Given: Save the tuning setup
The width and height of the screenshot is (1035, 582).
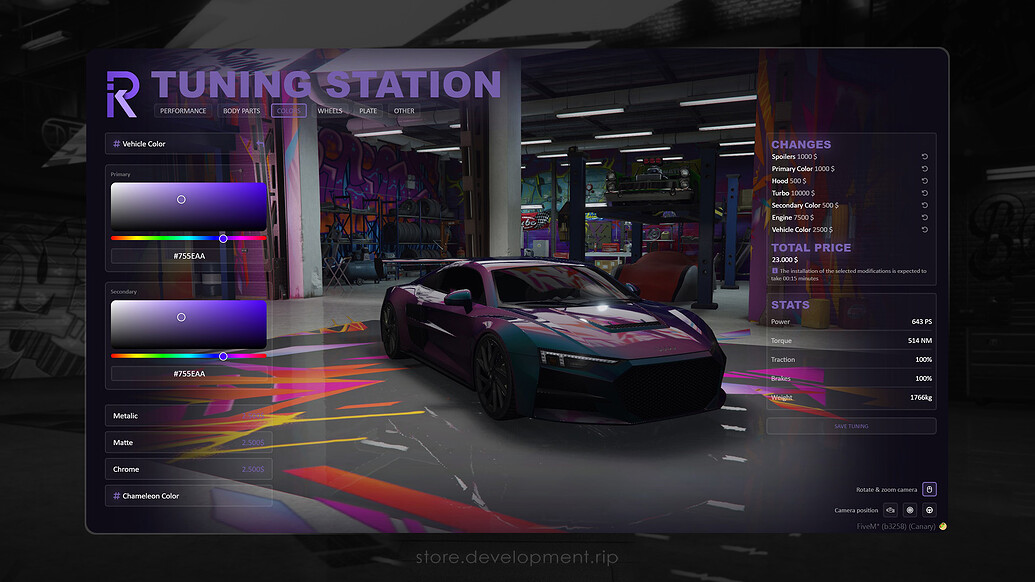Looking at the screenshot, I should pyautogui.click(x=851, y=426).
